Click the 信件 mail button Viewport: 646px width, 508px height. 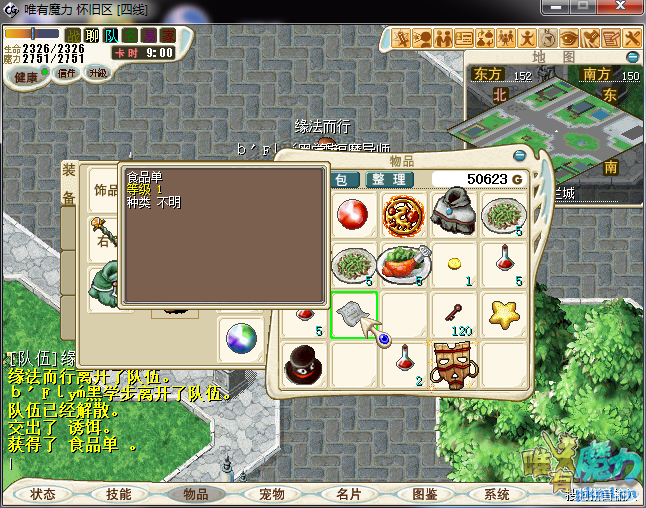(x=67, y=73)
